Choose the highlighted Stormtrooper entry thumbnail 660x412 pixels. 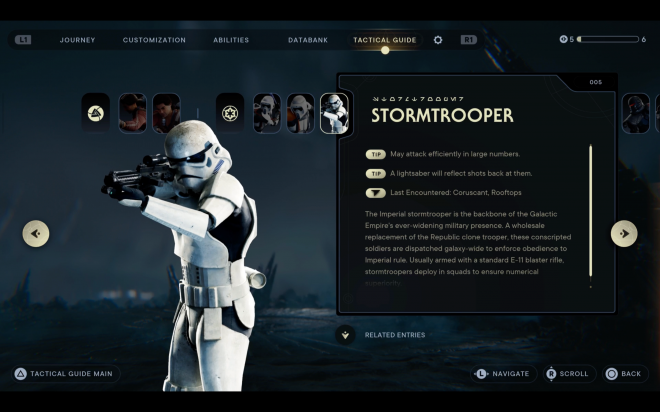334,113
